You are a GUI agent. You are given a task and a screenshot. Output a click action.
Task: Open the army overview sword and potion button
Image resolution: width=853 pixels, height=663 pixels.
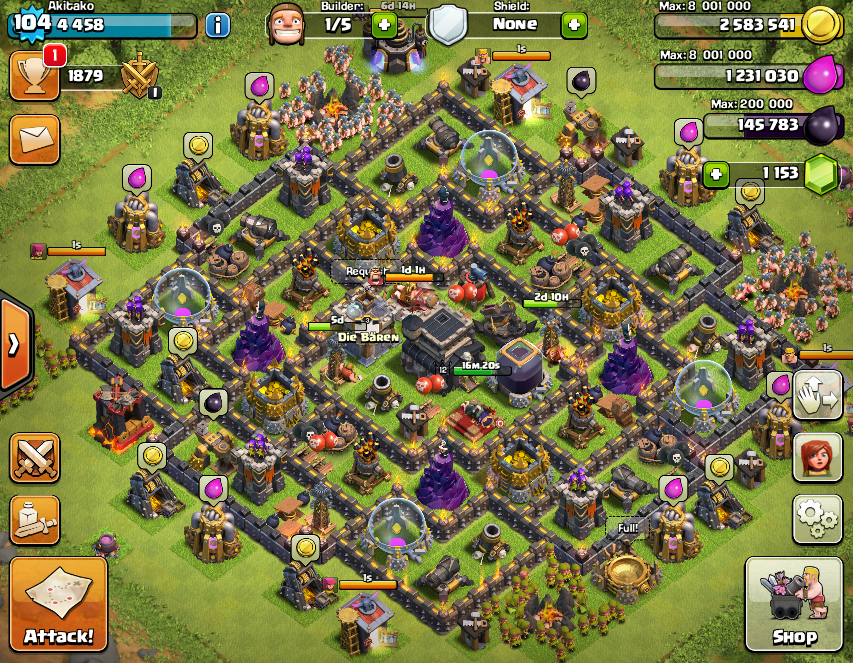tap(35, 517)
